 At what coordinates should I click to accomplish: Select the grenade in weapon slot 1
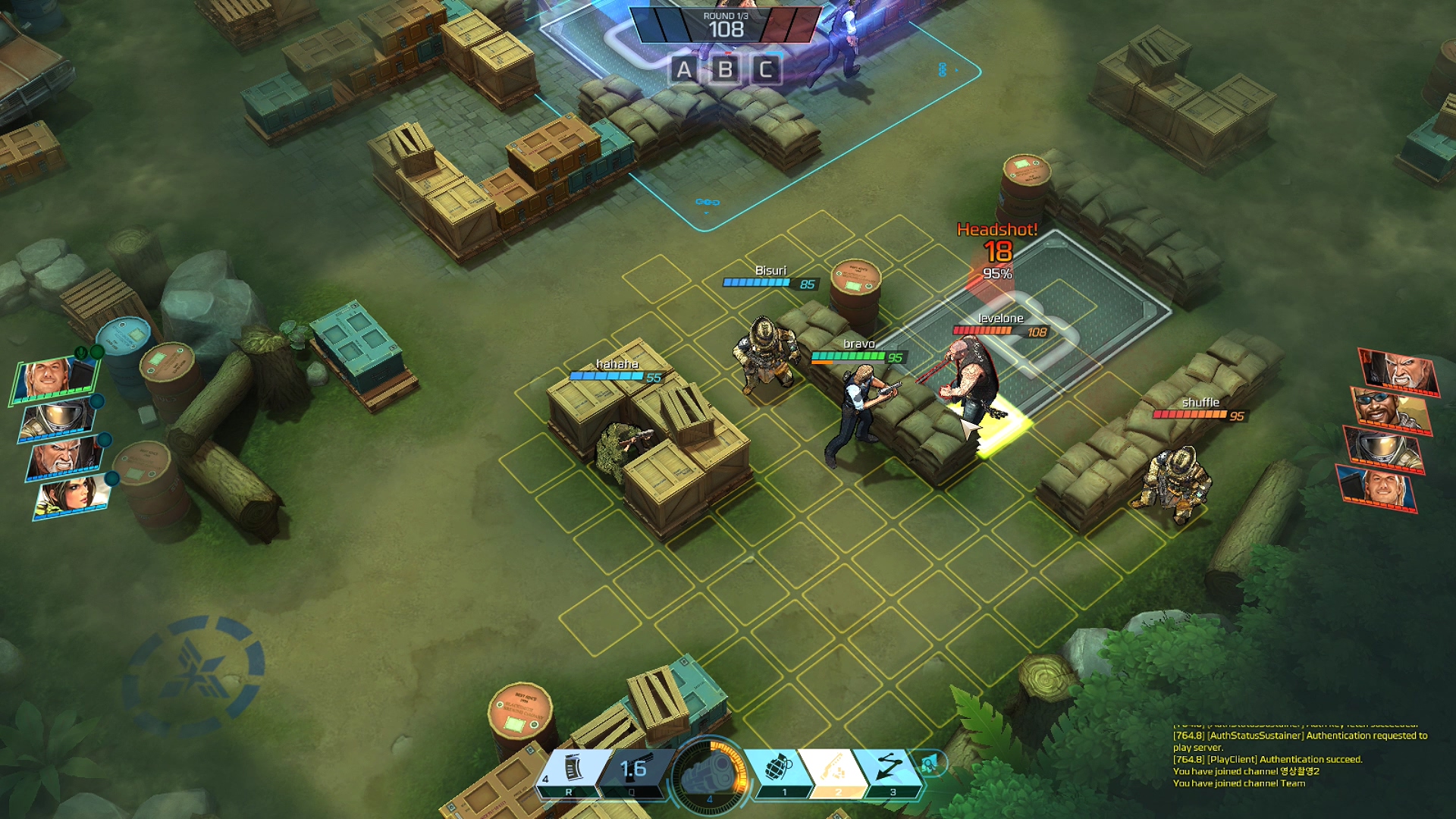[x=777, y=767]
